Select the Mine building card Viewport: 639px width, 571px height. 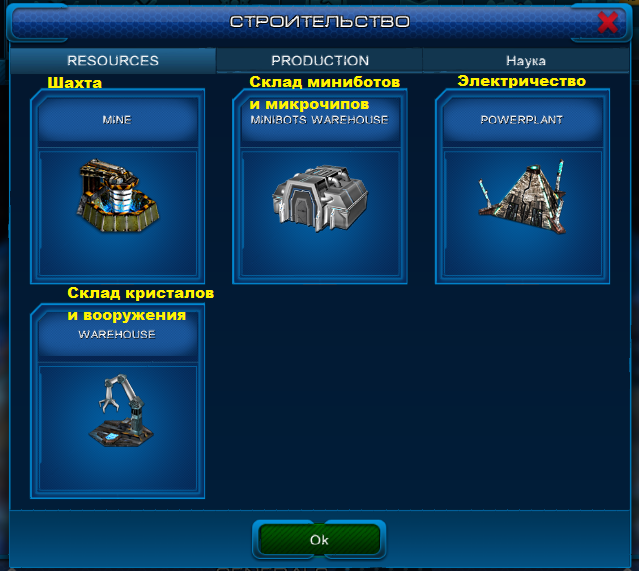[x=117, y=189]
